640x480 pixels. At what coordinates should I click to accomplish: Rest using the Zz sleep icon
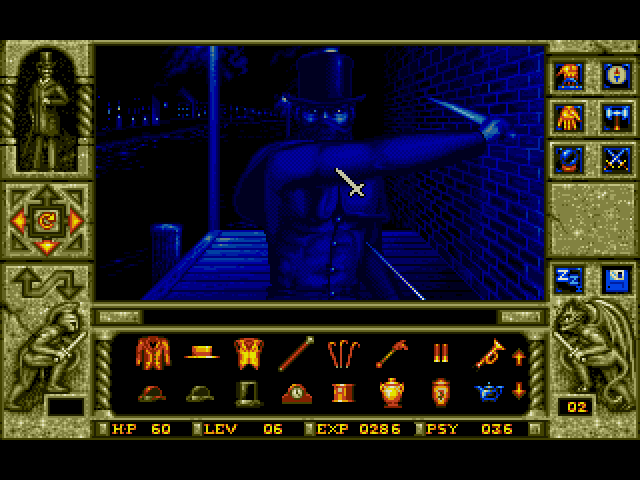(569, 279)
